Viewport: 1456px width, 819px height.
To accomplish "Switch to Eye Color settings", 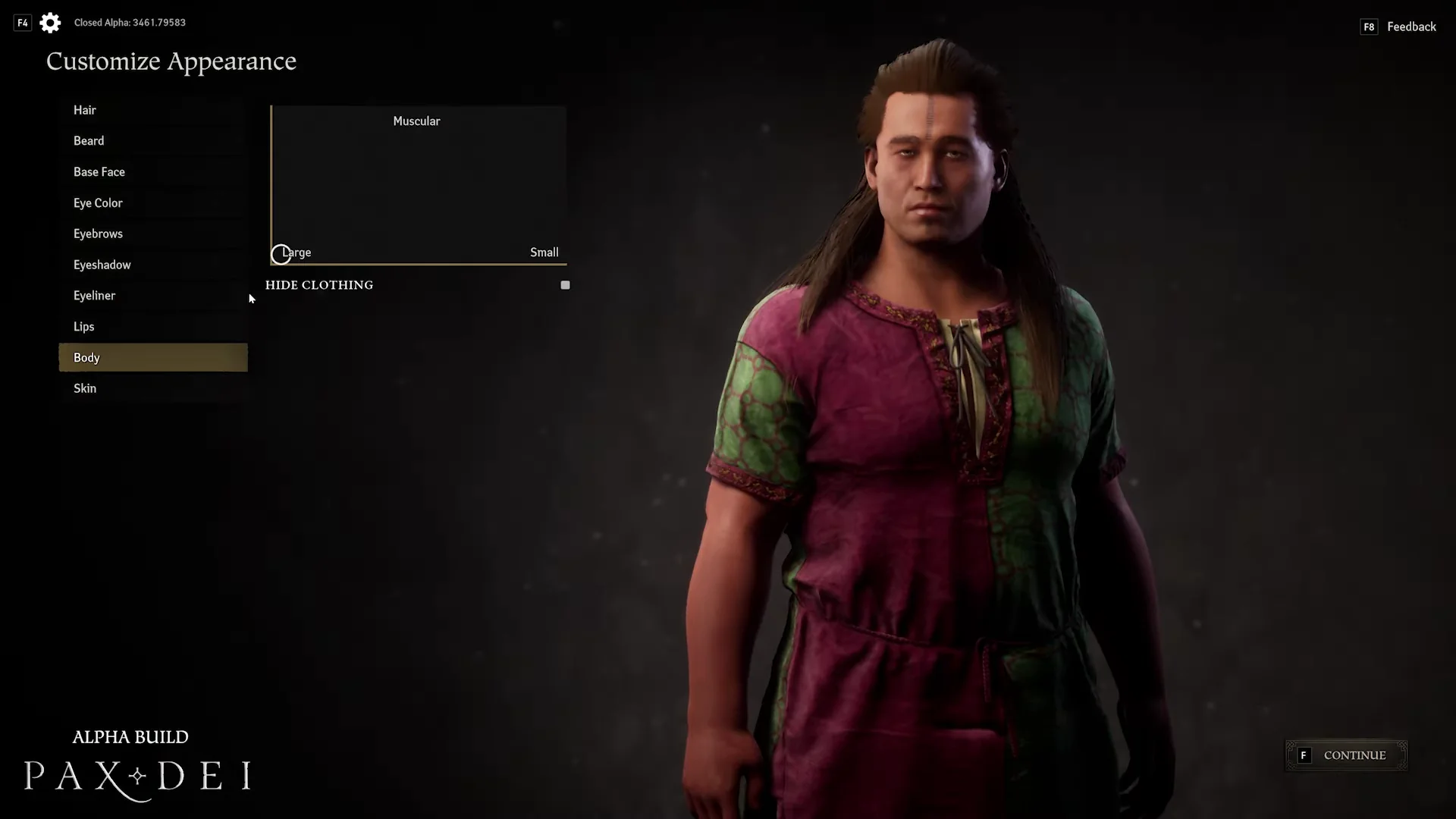I will click(x=98, y=203).
